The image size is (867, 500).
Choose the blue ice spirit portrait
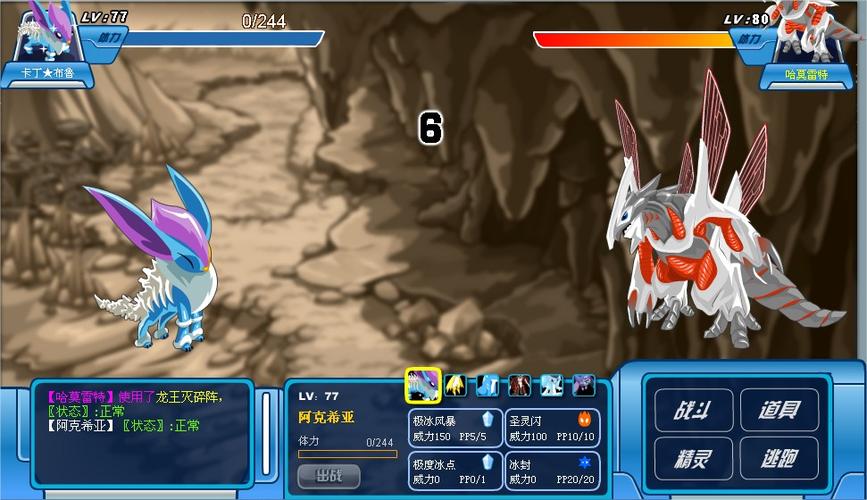[487, 385]
